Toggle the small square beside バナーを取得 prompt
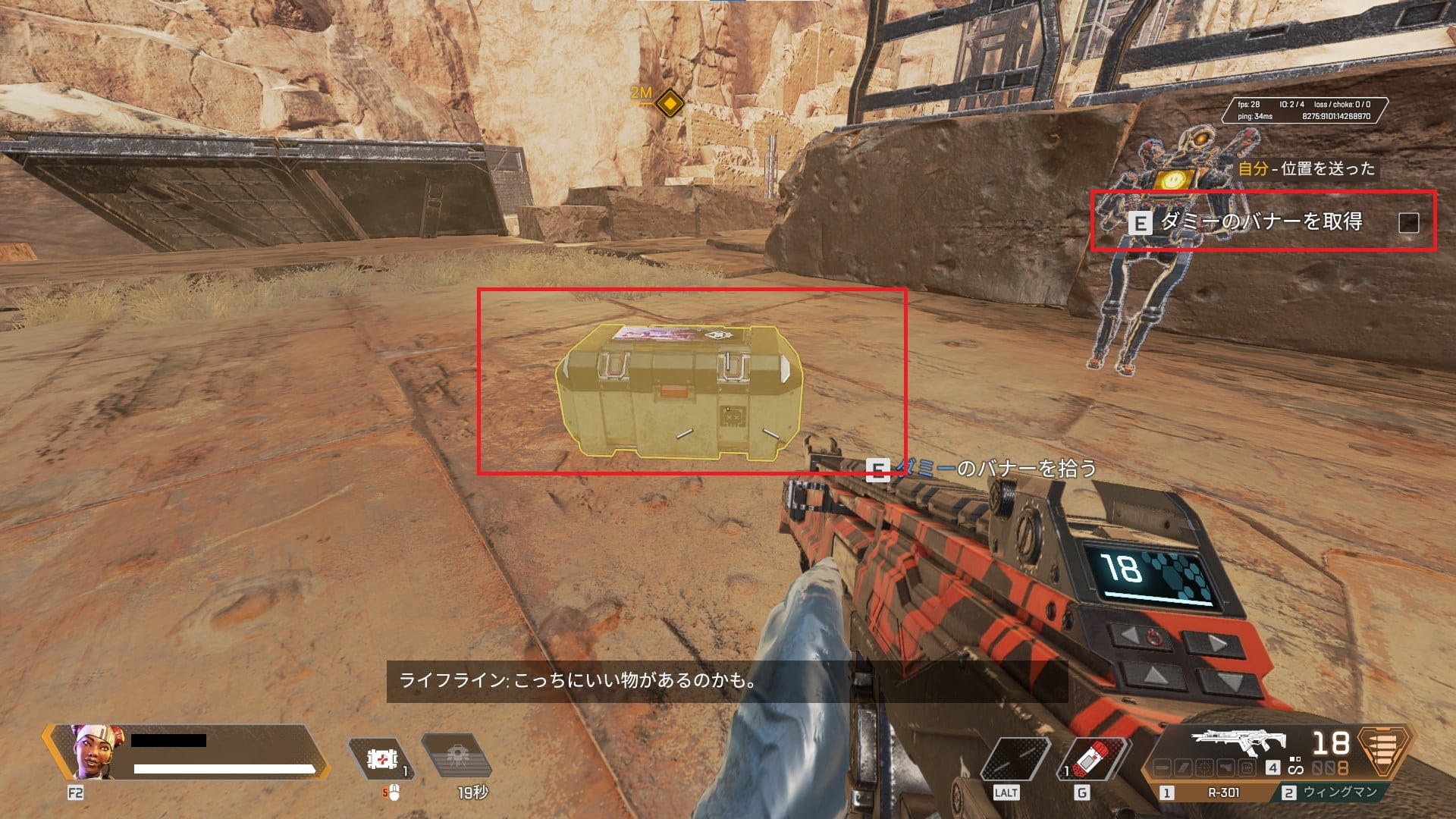This screenshot has width=1456, height=819. pyautogui.click(x=1408, y=224)
